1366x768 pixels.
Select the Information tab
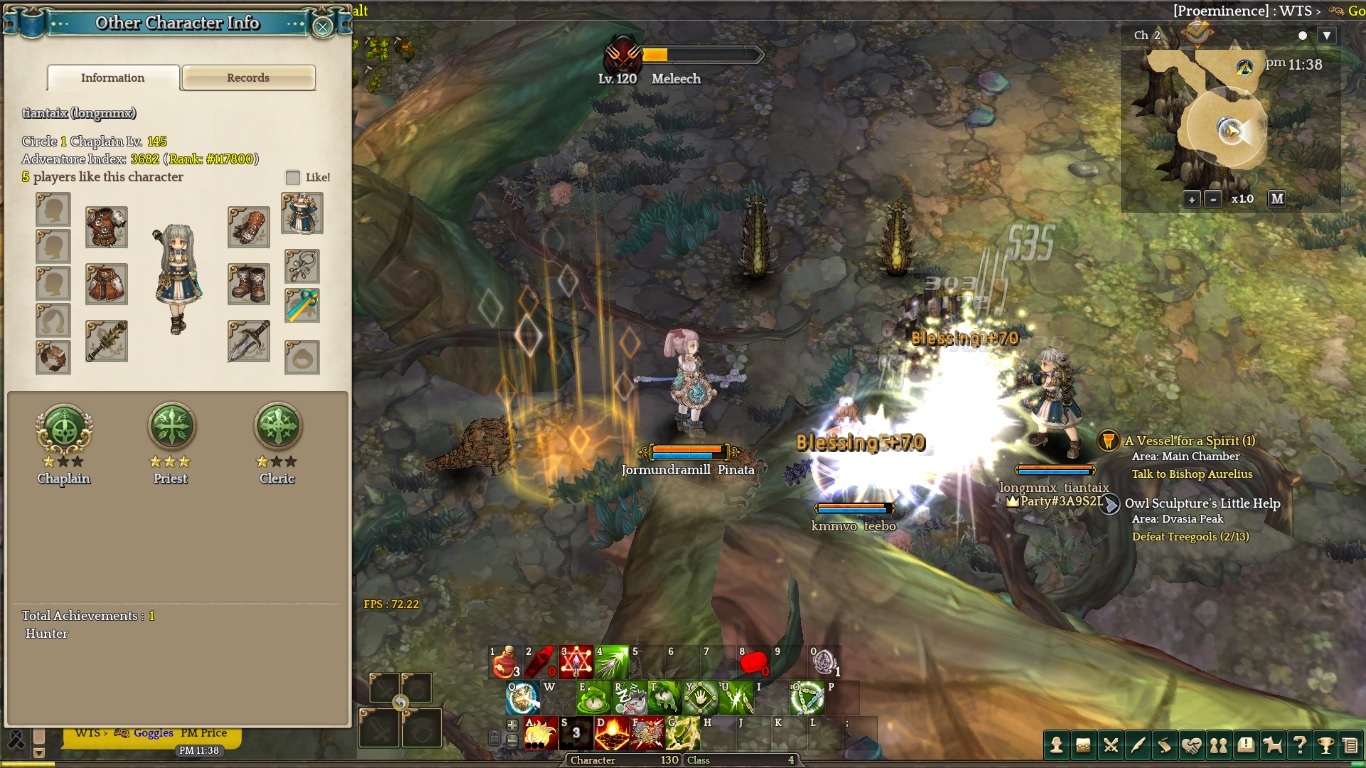point(113,78)
